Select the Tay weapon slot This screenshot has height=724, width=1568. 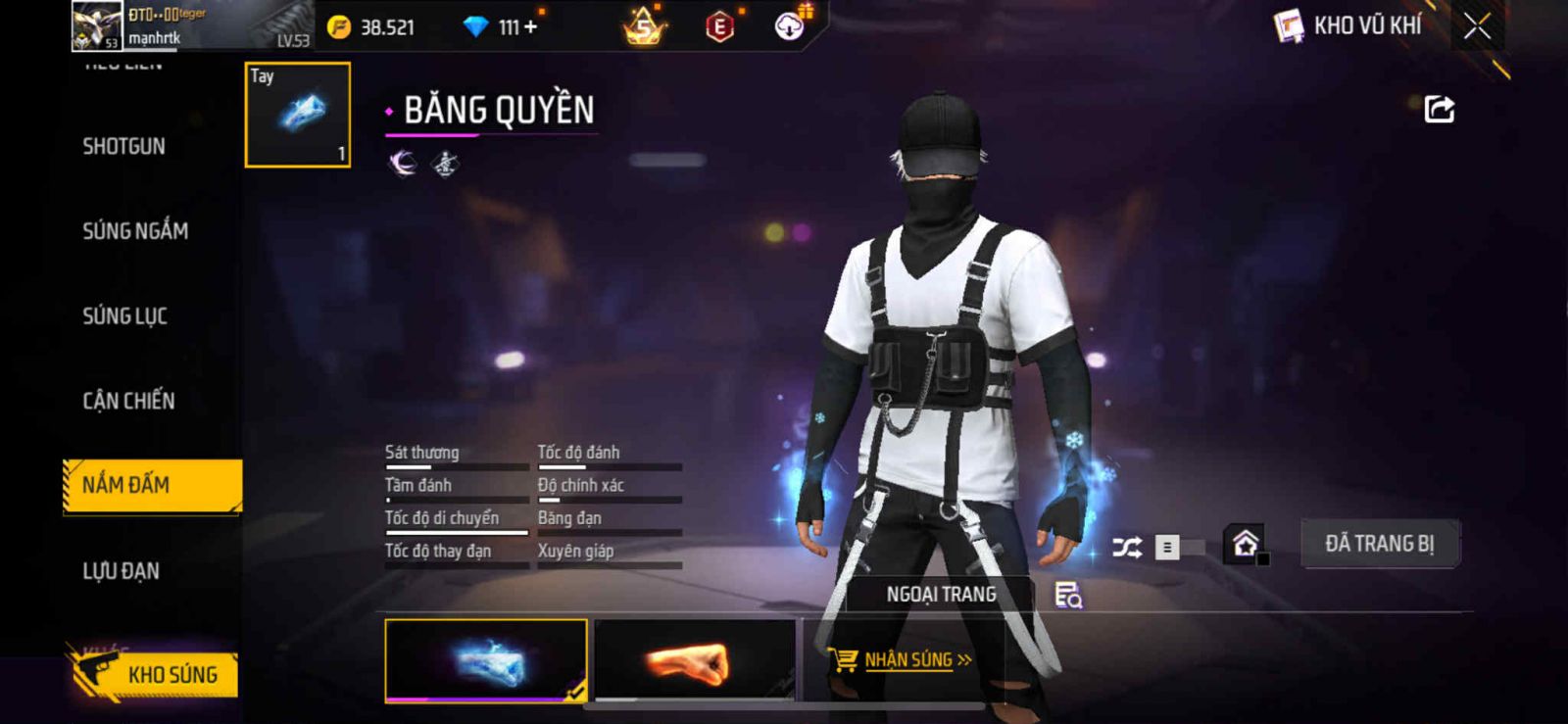coord(298,115)
